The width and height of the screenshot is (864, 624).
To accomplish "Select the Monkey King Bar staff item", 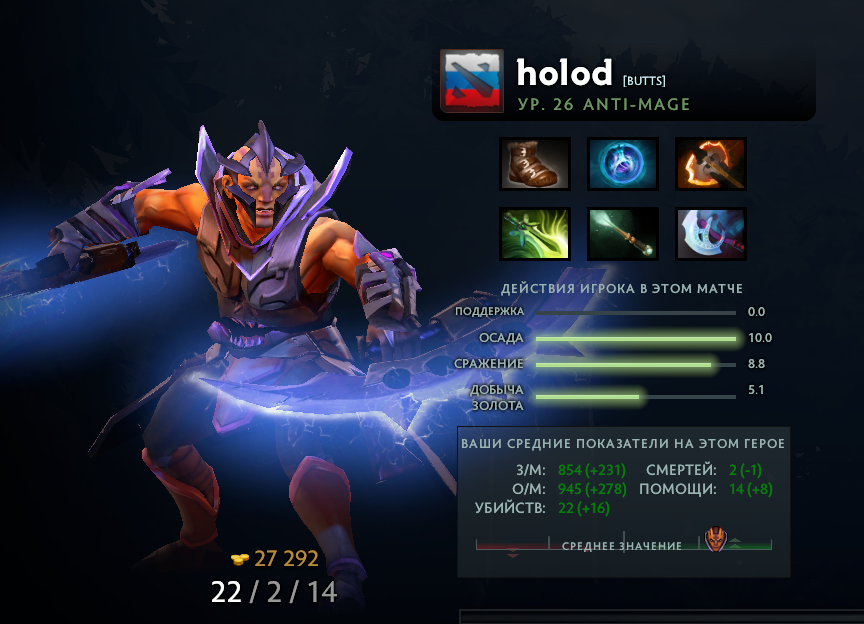I will (x=623, y=233).
